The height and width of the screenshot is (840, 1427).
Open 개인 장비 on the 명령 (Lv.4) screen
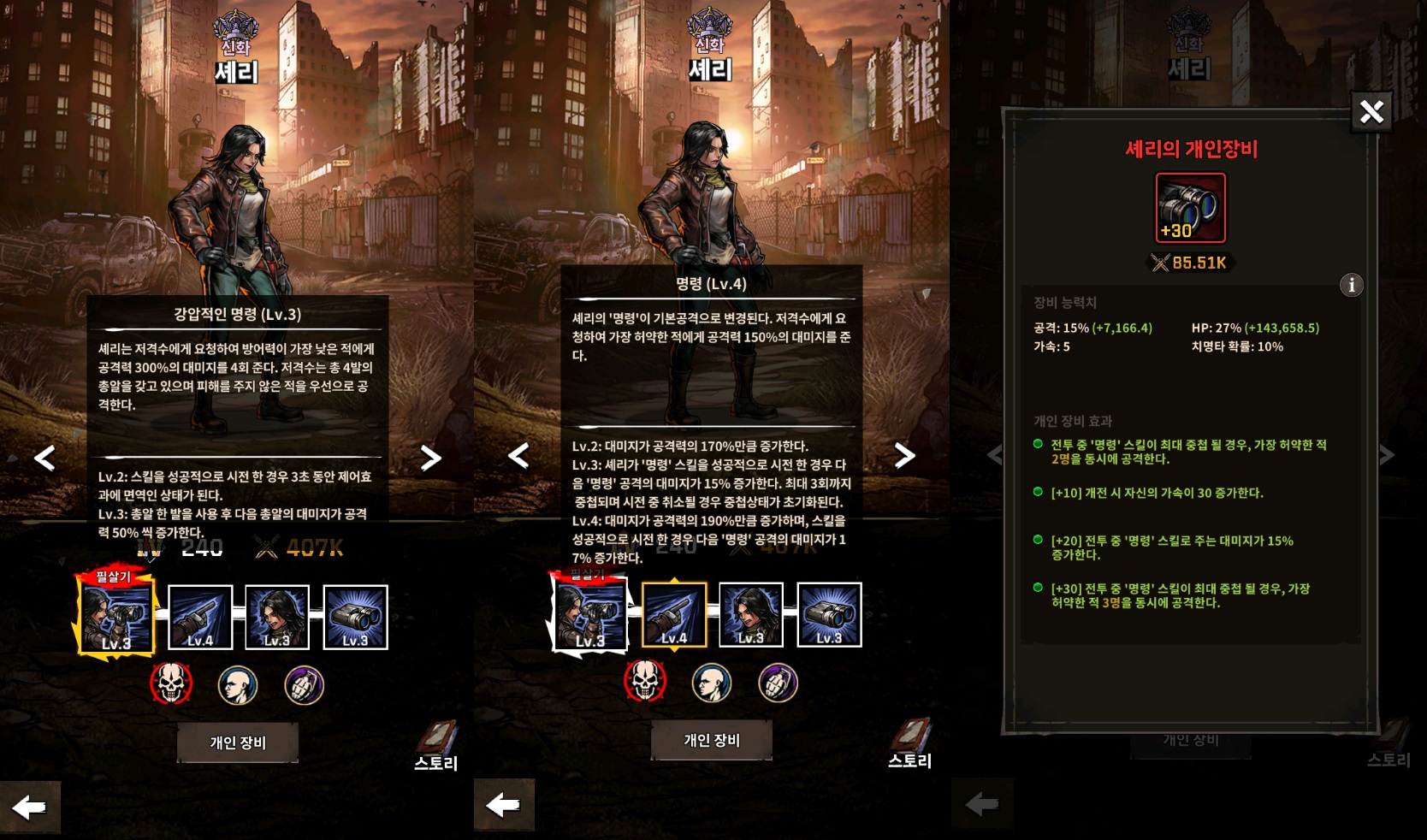(x=712, y=740)
